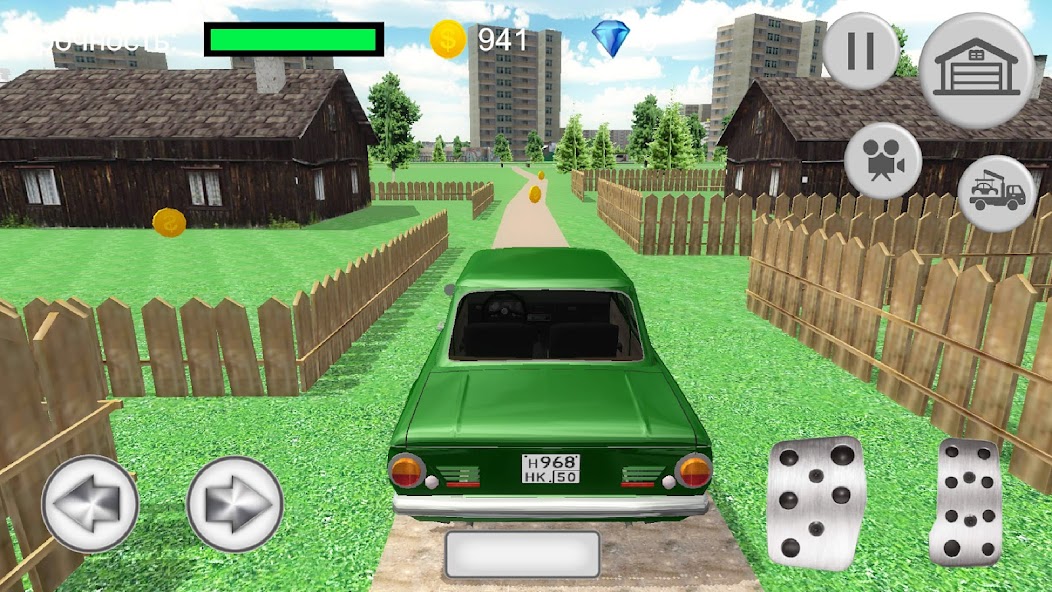Tap the wide brake pedal
Screen dimensions: 1052x592
[x=815, y=502]
